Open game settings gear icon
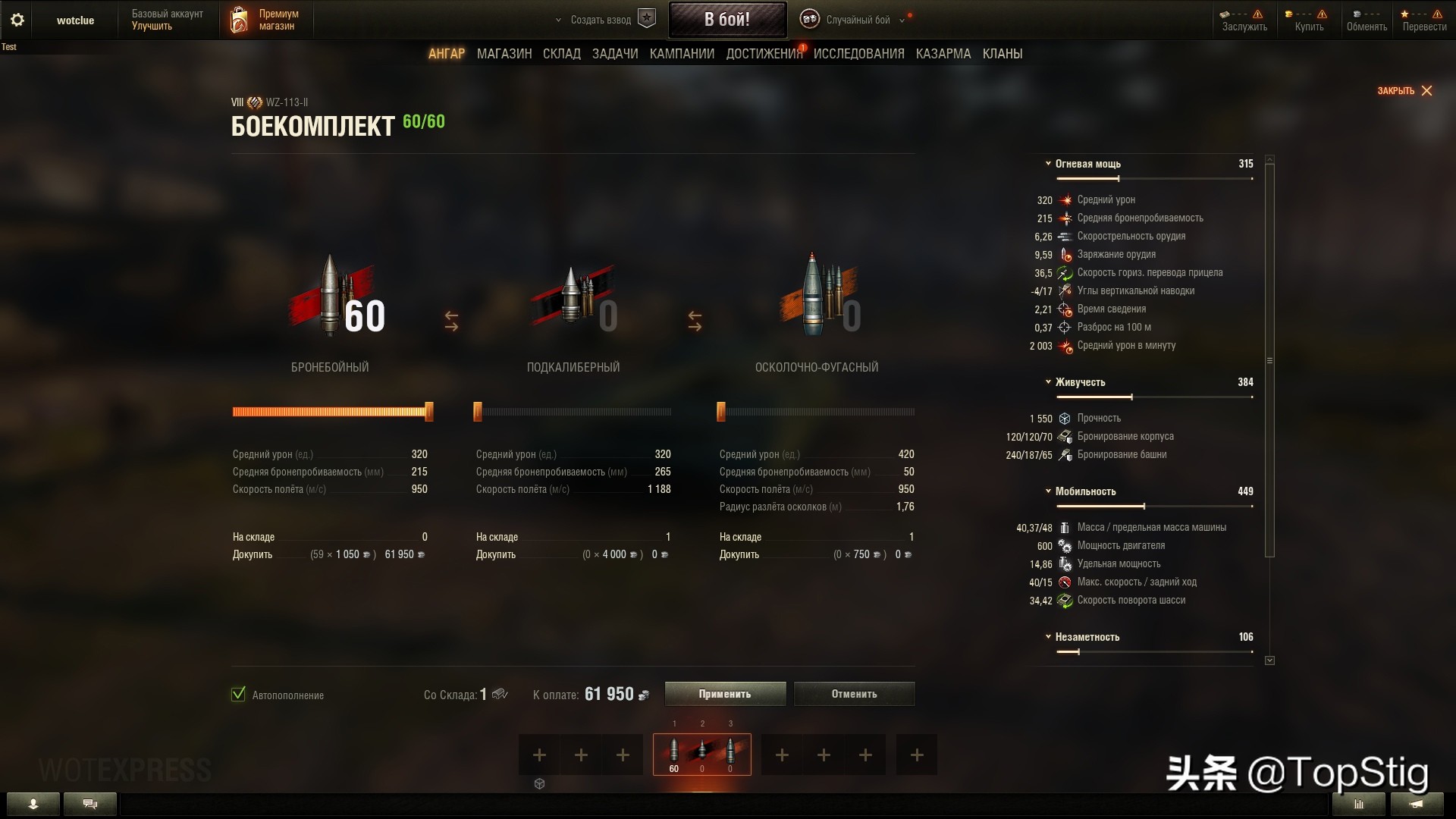The width and height of the screenshot is (1456, 819). (17, 20)
